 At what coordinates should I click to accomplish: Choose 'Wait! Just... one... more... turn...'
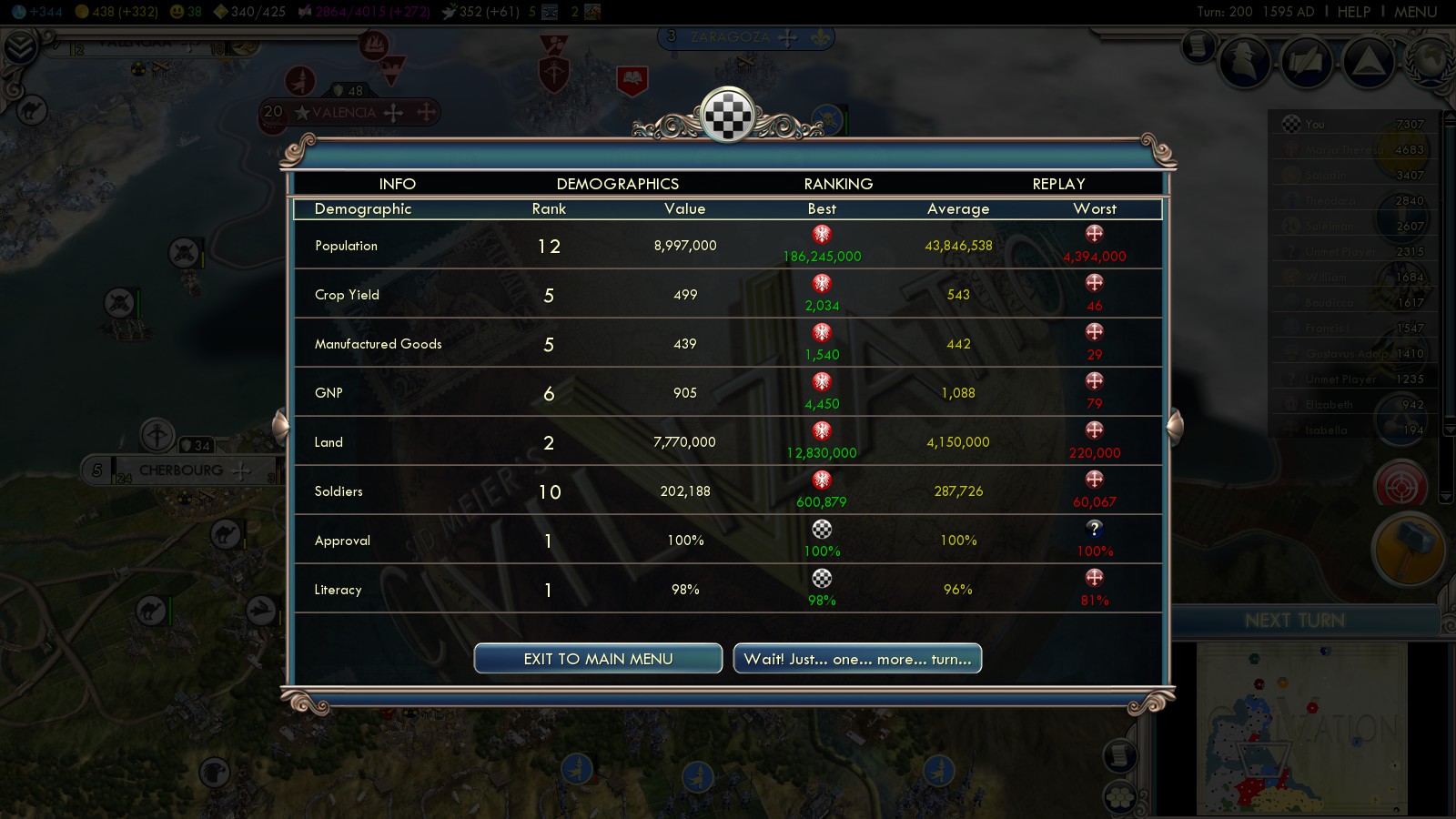[x=857, y=659]
